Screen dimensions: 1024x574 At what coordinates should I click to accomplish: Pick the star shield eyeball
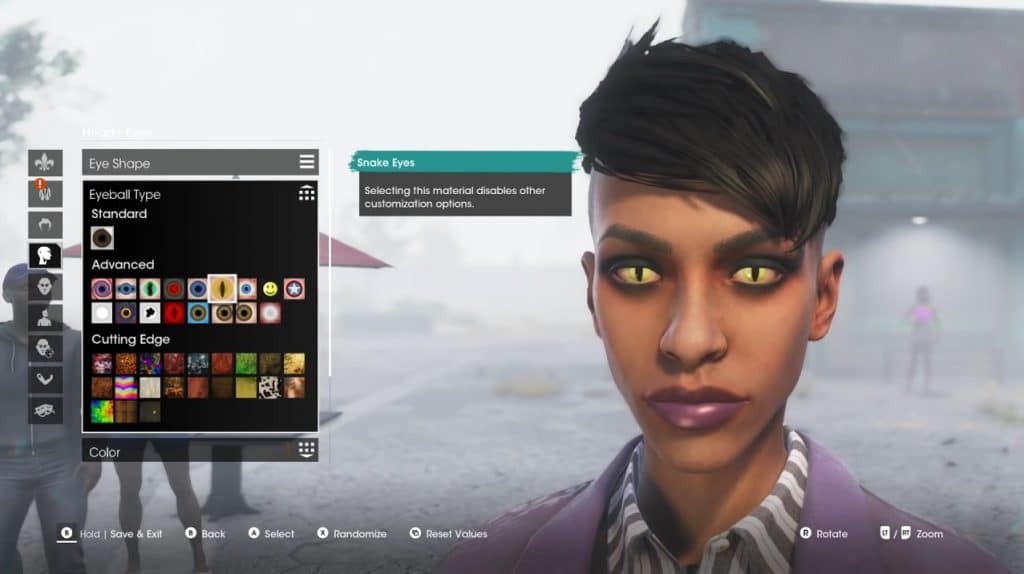[x=294, y=289]
